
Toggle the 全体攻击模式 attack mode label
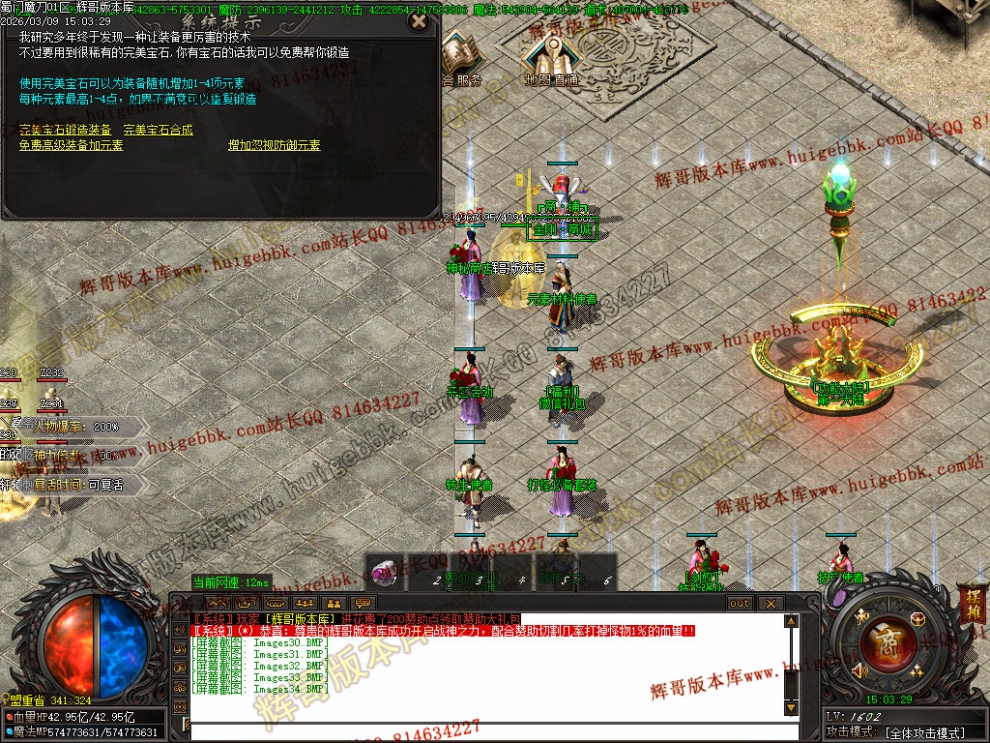coord(925,733)
